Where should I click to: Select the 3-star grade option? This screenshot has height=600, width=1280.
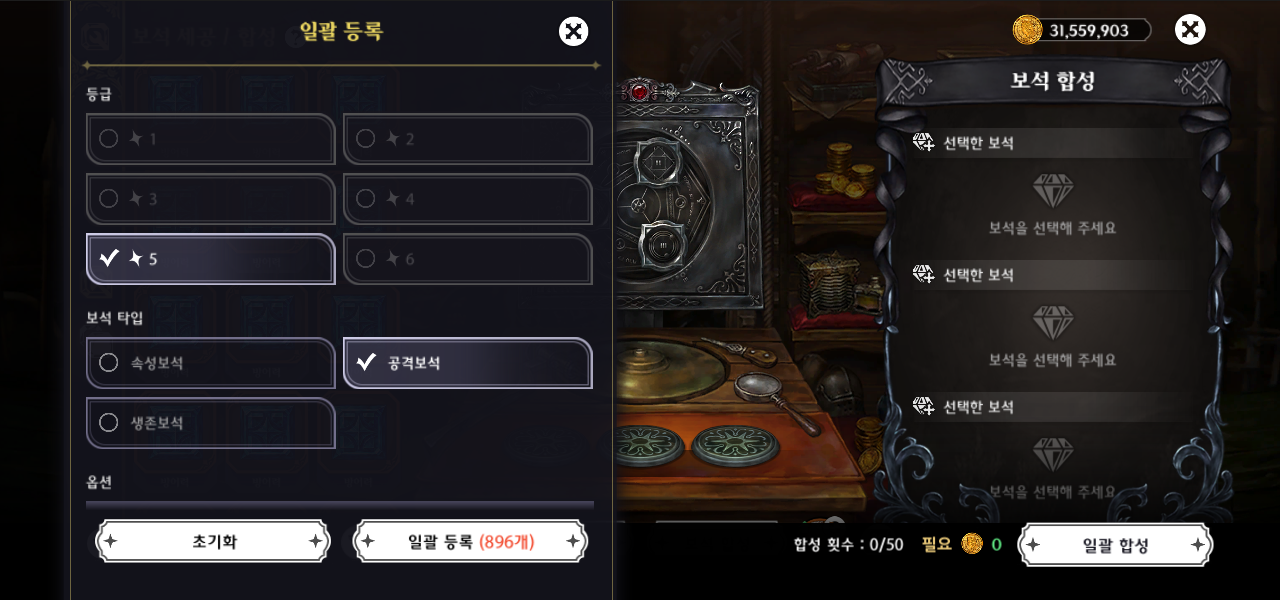point(210,199)
